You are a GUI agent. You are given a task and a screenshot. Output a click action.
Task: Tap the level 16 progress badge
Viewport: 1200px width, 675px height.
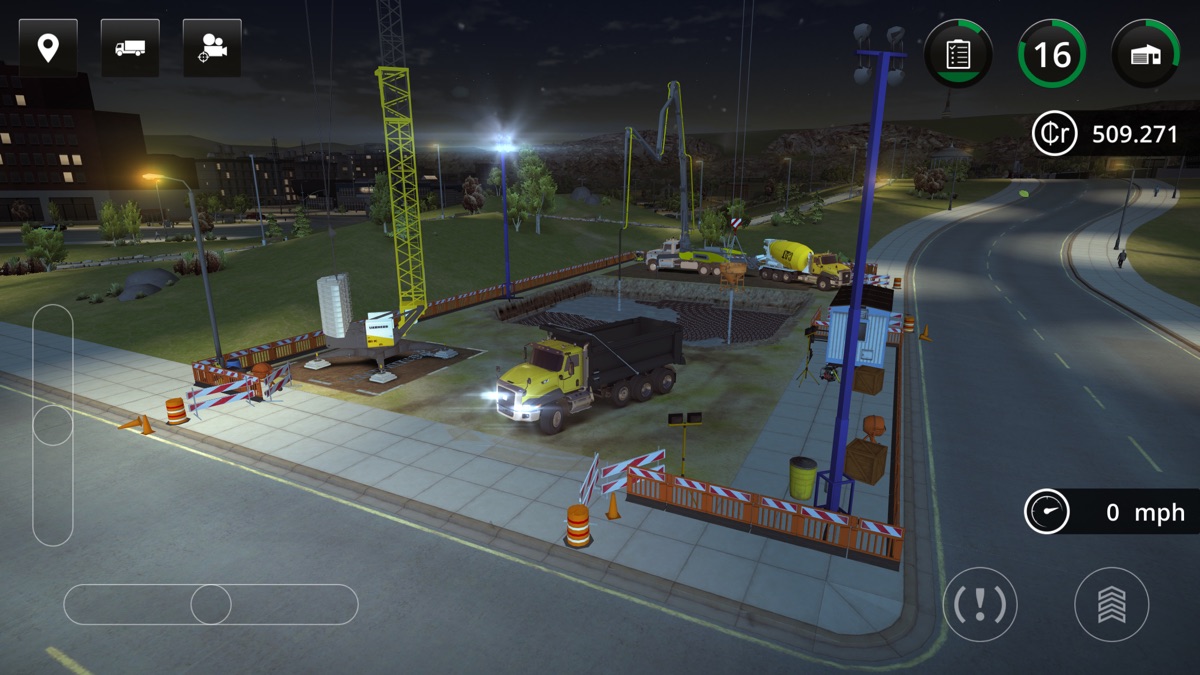tap(1052, 54)
